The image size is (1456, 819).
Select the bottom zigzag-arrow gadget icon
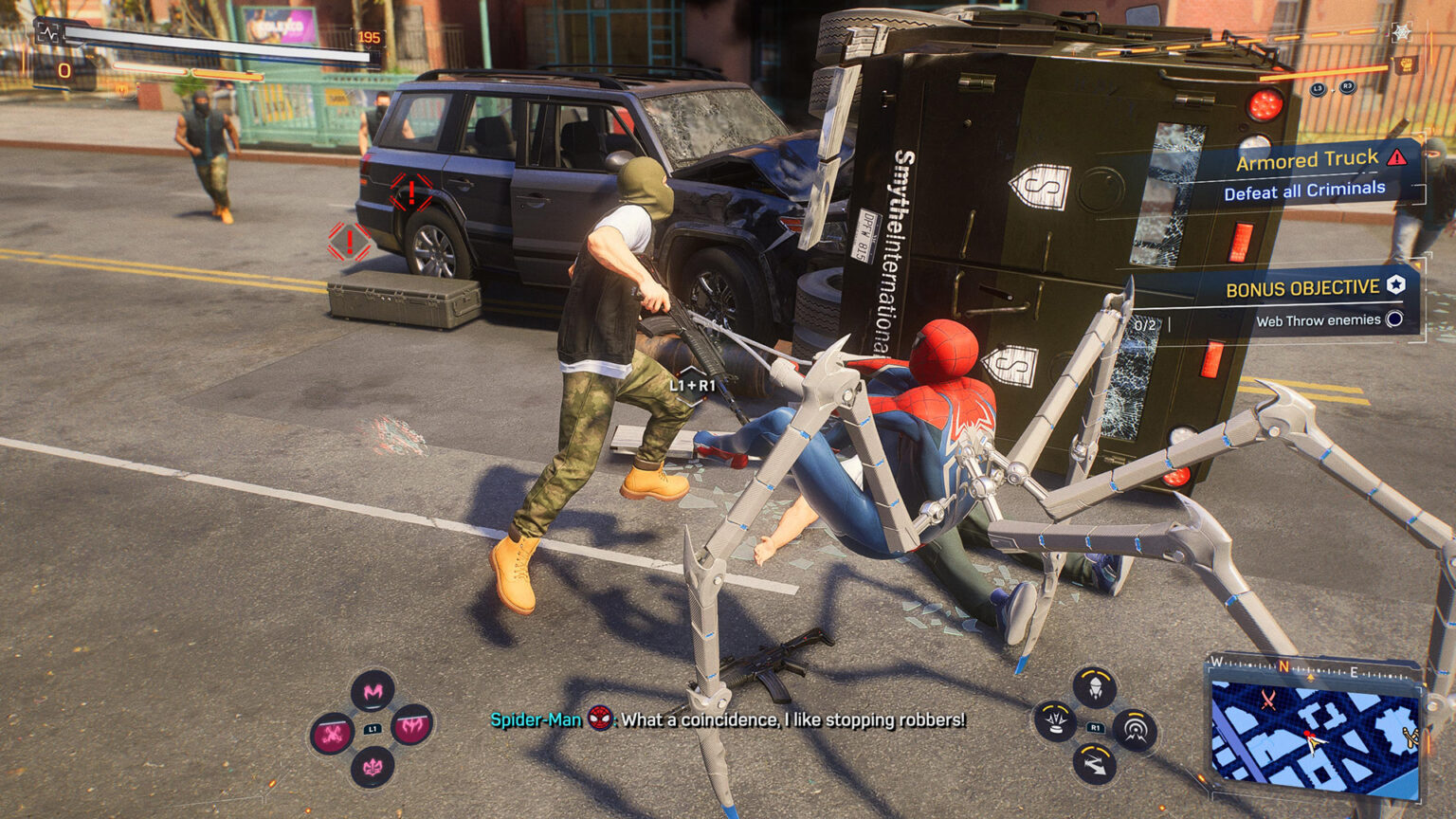point(1094,763)
